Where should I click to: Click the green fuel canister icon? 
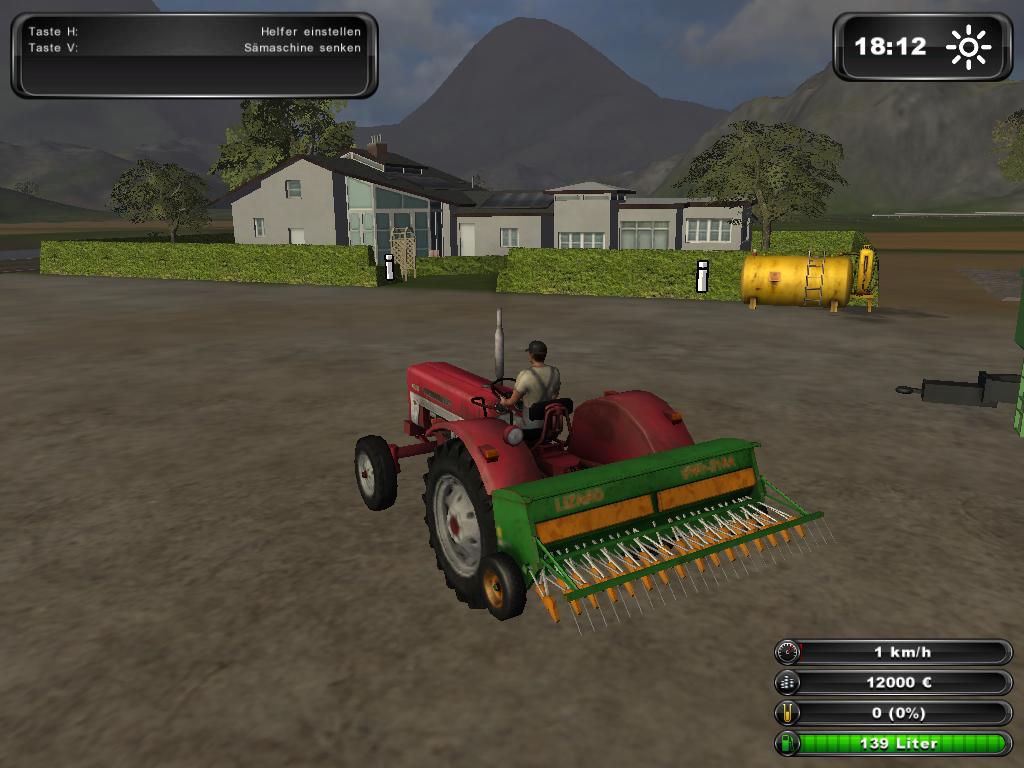788,743
